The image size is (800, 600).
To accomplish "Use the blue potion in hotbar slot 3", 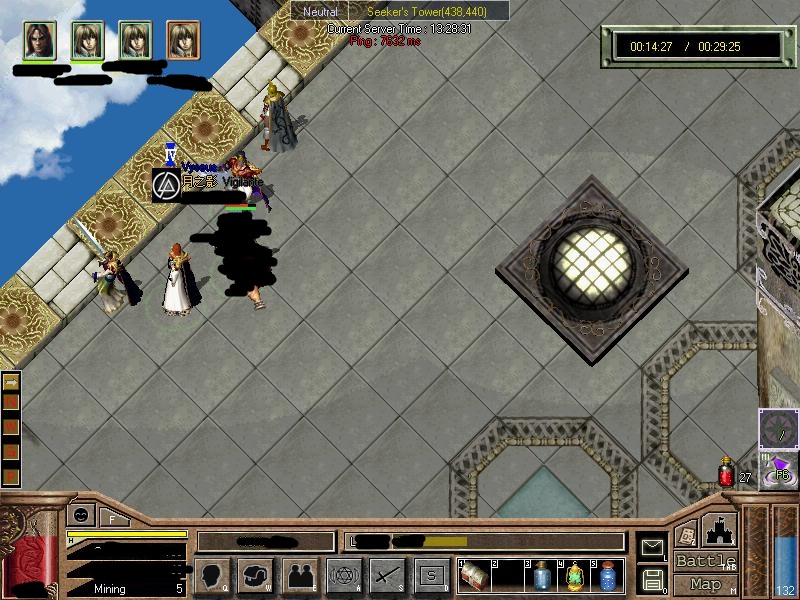I will pyautogui.click(x=541, y=576).
